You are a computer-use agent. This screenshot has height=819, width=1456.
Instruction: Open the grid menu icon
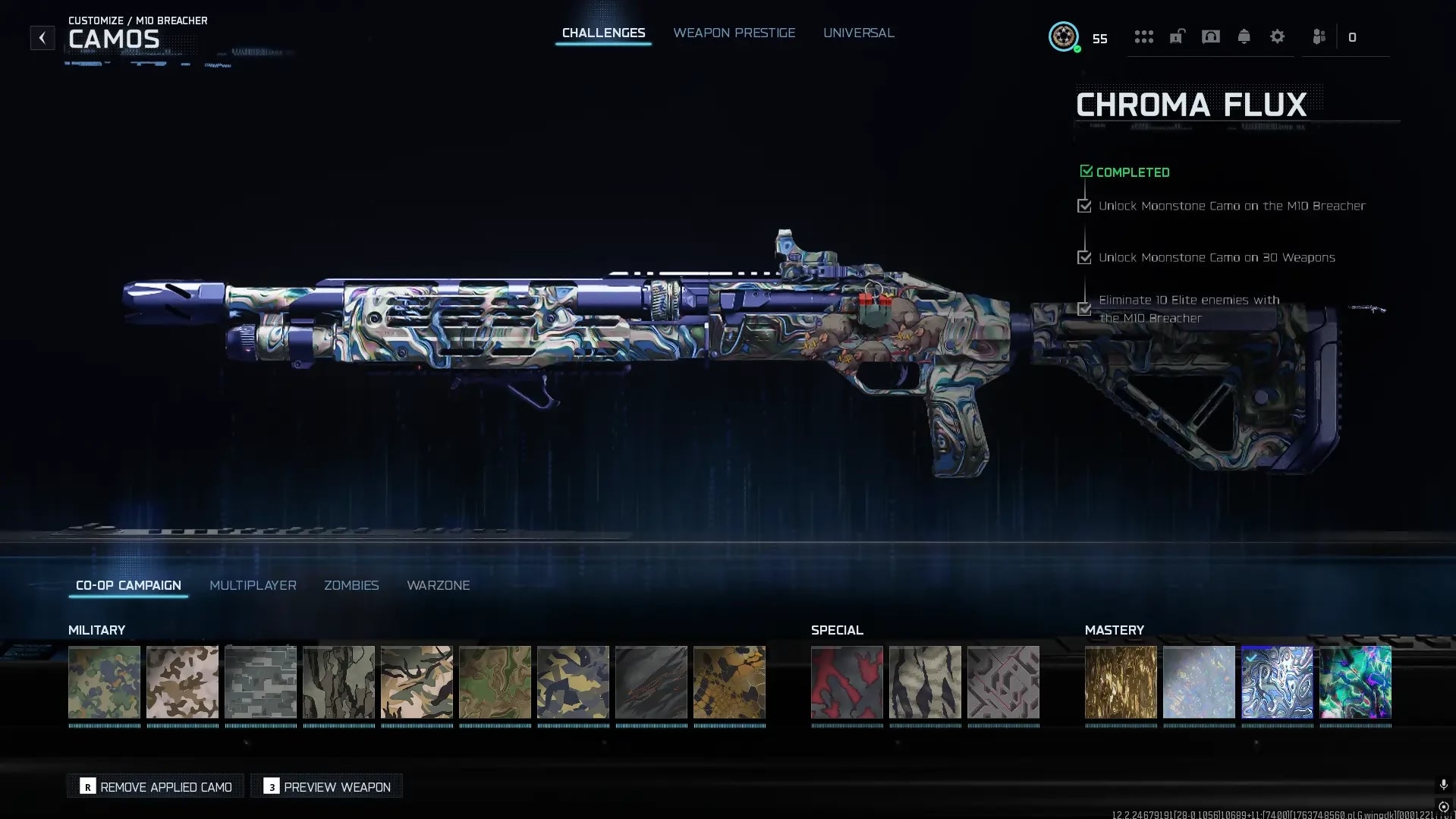[1143, 36]
